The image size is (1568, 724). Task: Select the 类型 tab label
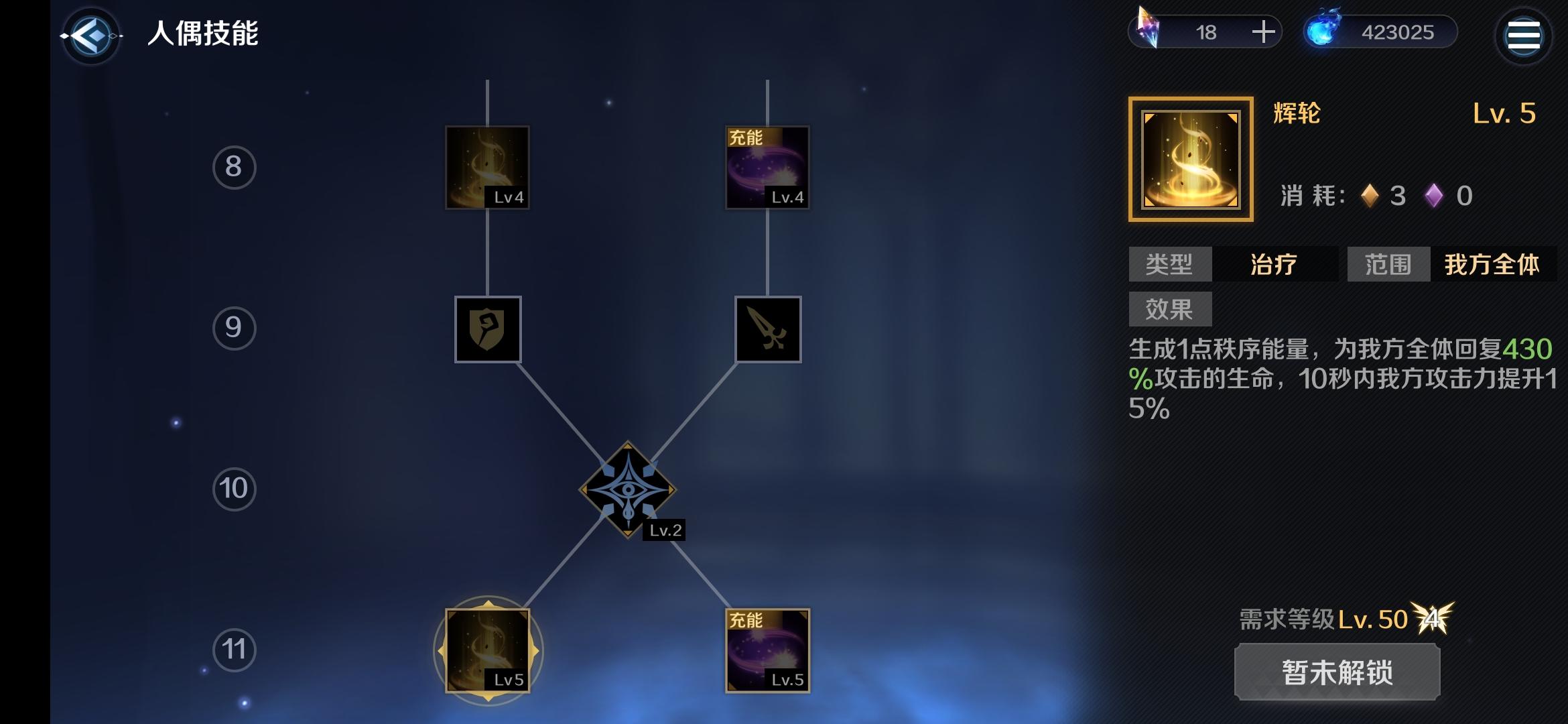[1171, 265]
